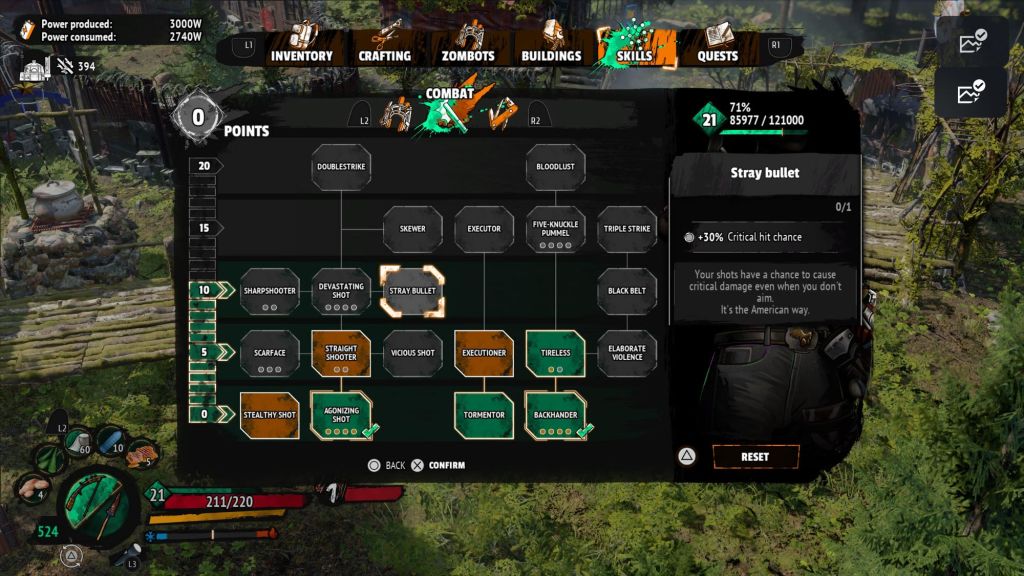Reset the skill points
1024x576 pixels.
pos(755,457)
